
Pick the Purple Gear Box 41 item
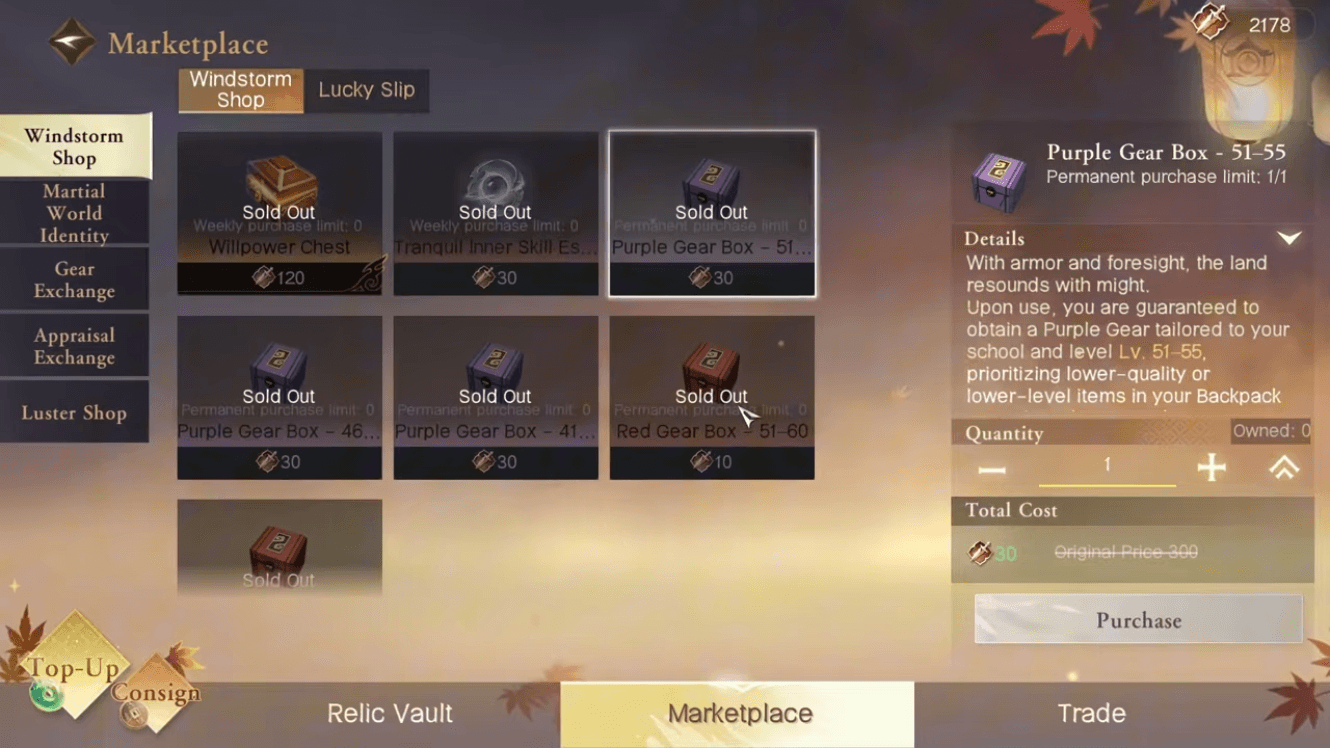click(495, 397)
